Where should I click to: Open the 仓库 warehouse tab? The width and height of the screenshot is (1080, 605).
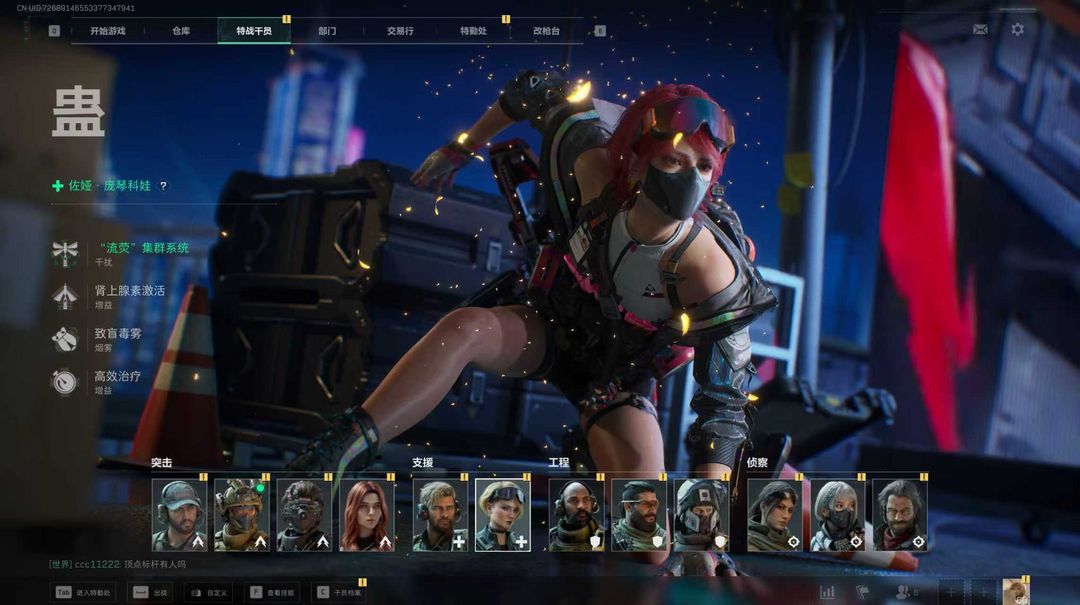coord(181,31)
